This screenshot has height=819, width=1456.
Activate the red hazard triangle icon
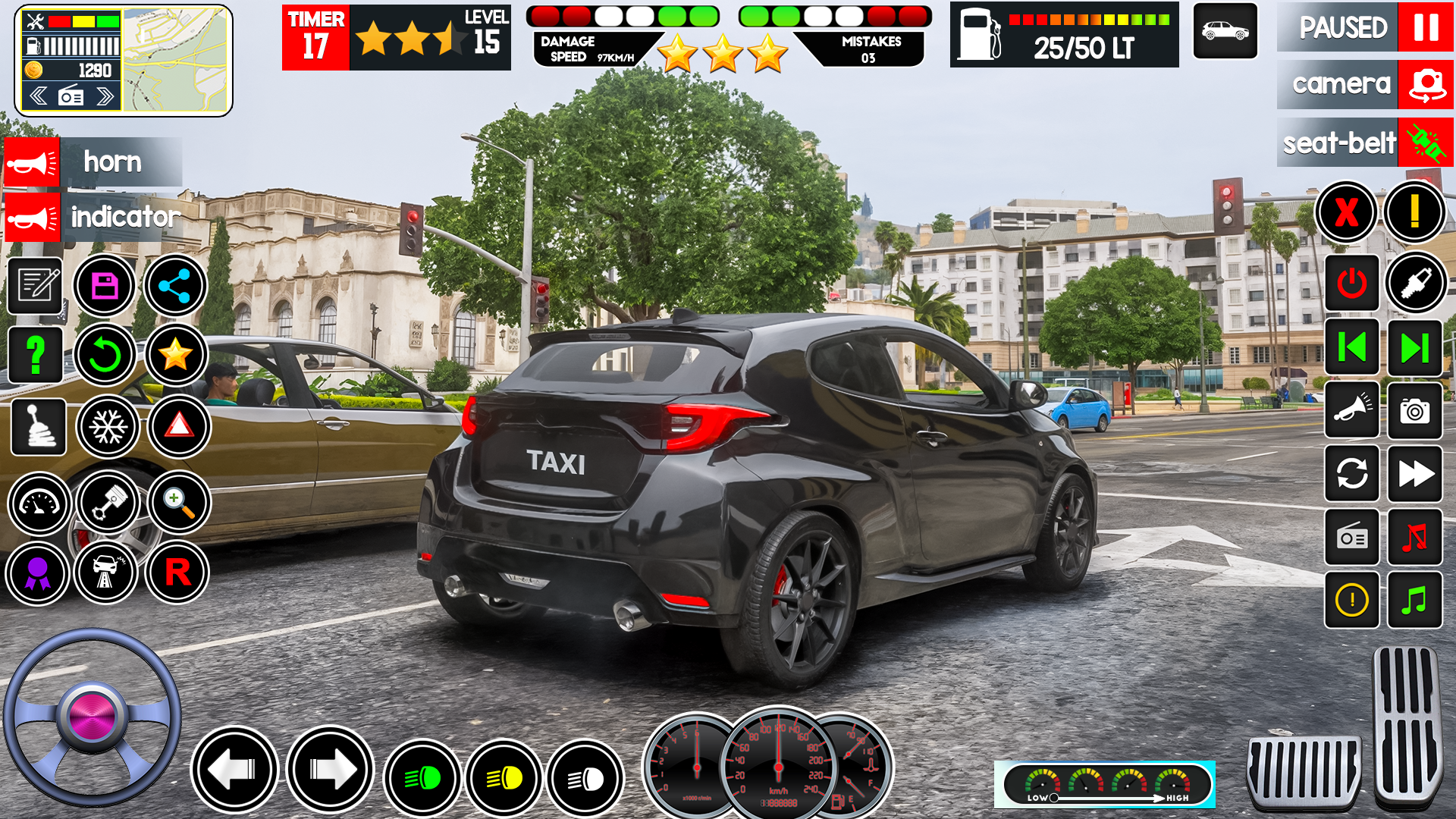(x=179, y=427)
